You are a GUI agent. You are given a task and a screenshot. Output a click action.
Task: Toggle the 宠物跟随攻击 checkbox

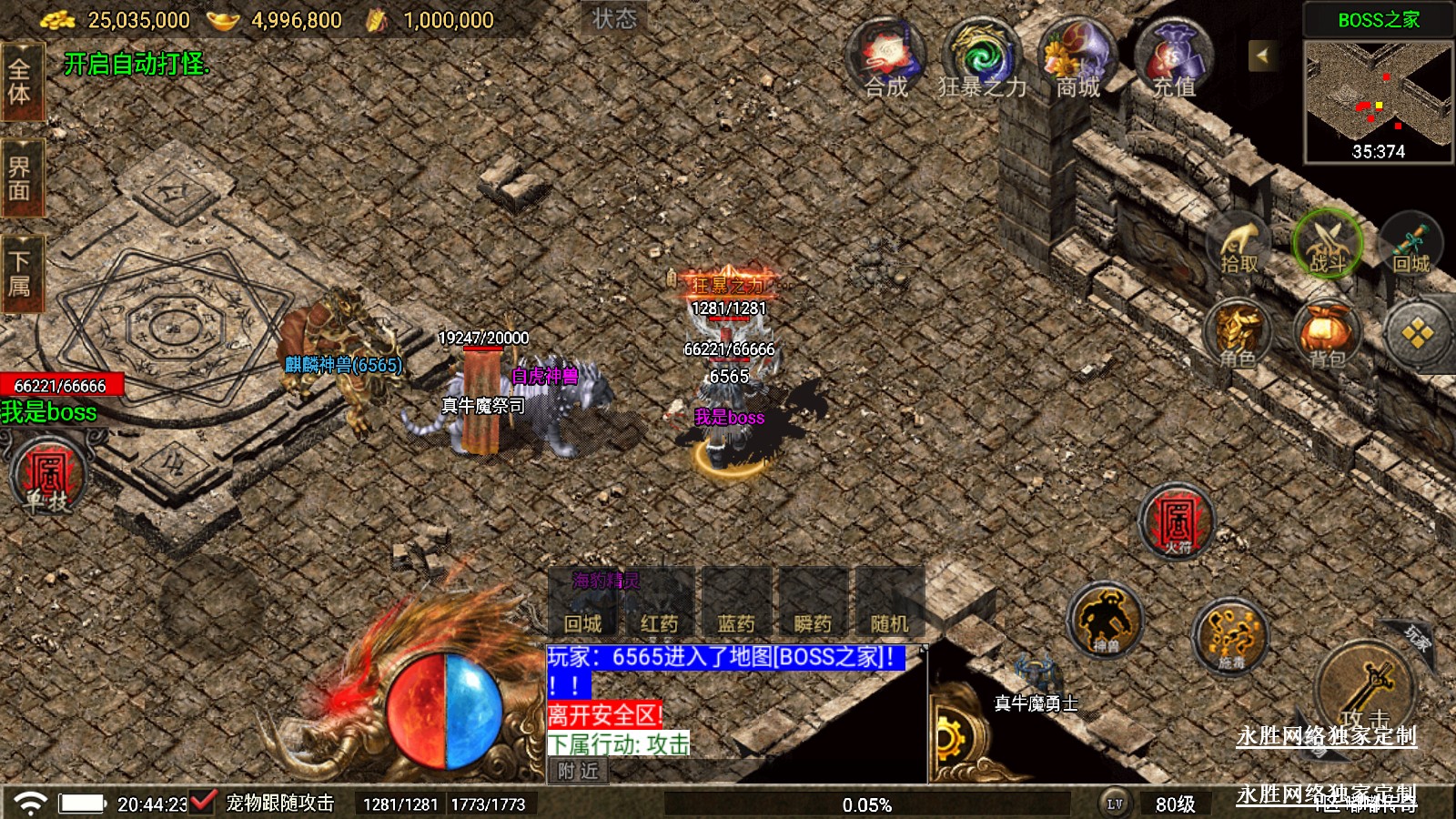[202, 802]
